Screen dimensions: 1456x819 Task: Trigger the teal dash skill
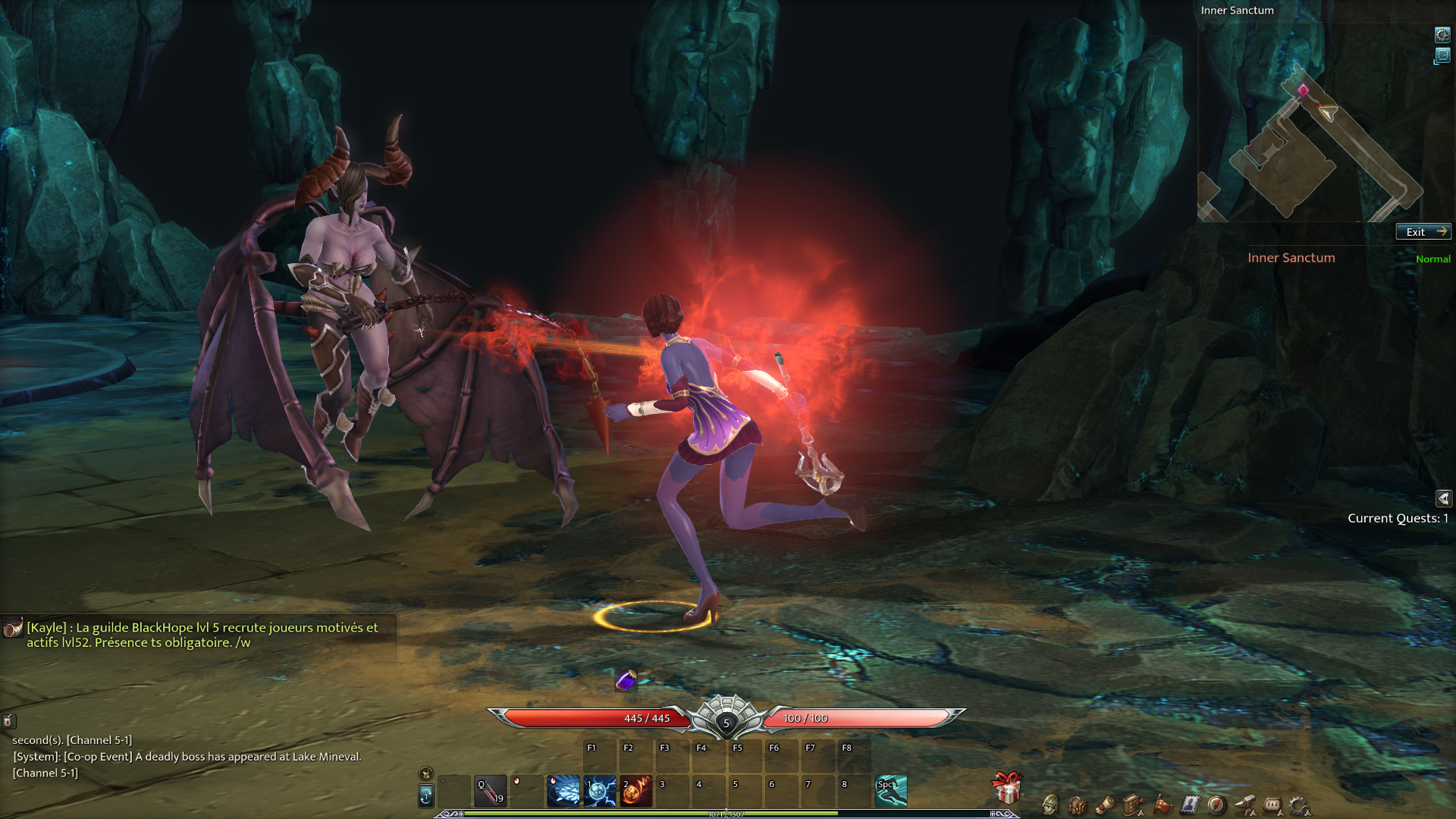[x=891, y=791]
